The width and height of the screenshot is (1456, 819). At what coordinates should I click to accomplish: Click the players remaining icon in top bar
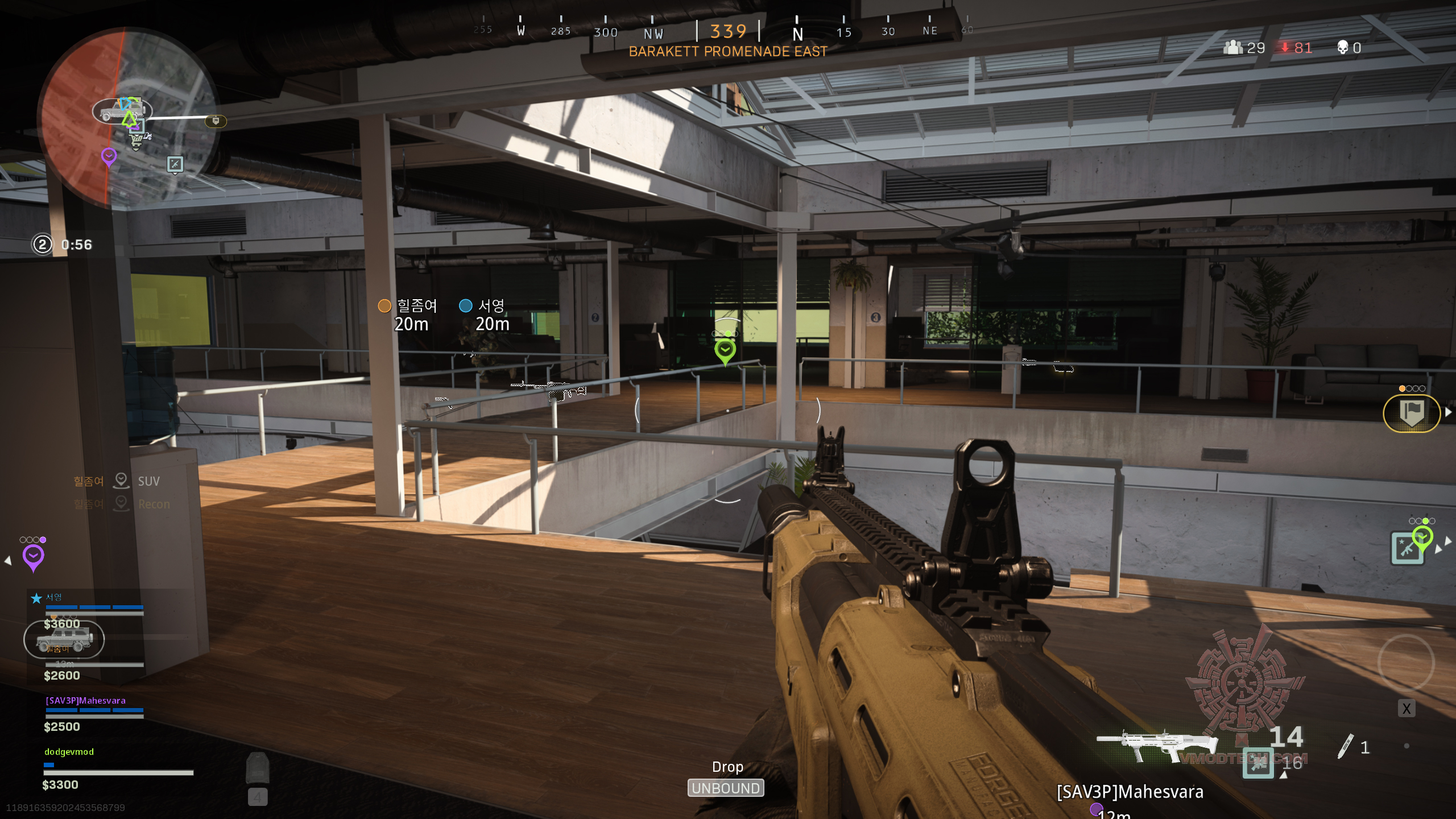(x=1233, y=48)
